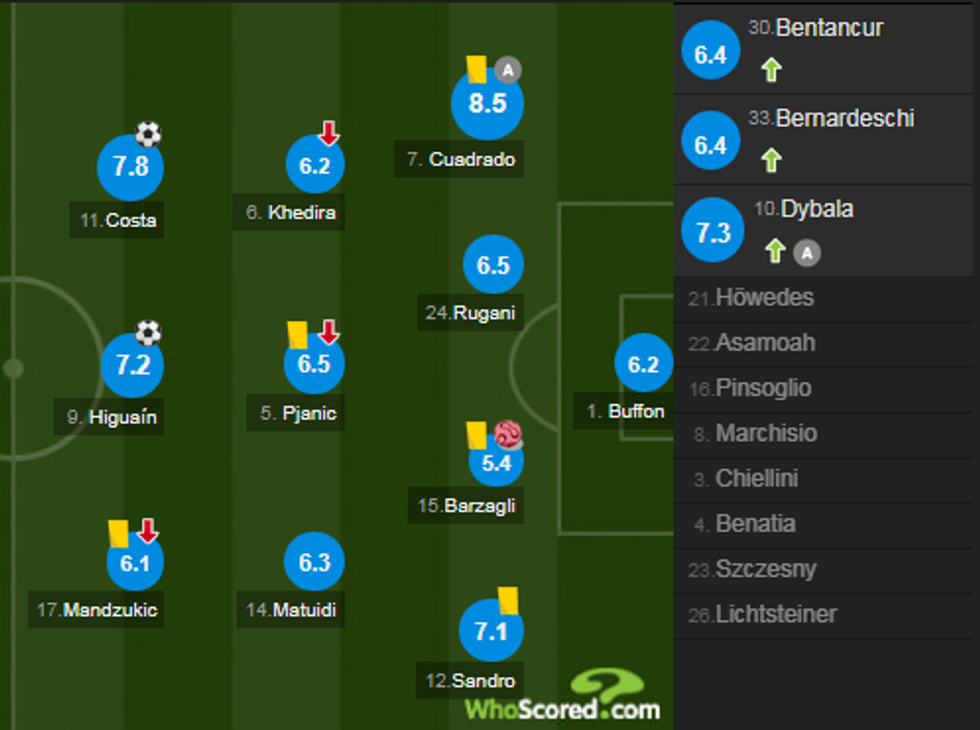Open the WhoScored.com logo link

click(562, 696)
